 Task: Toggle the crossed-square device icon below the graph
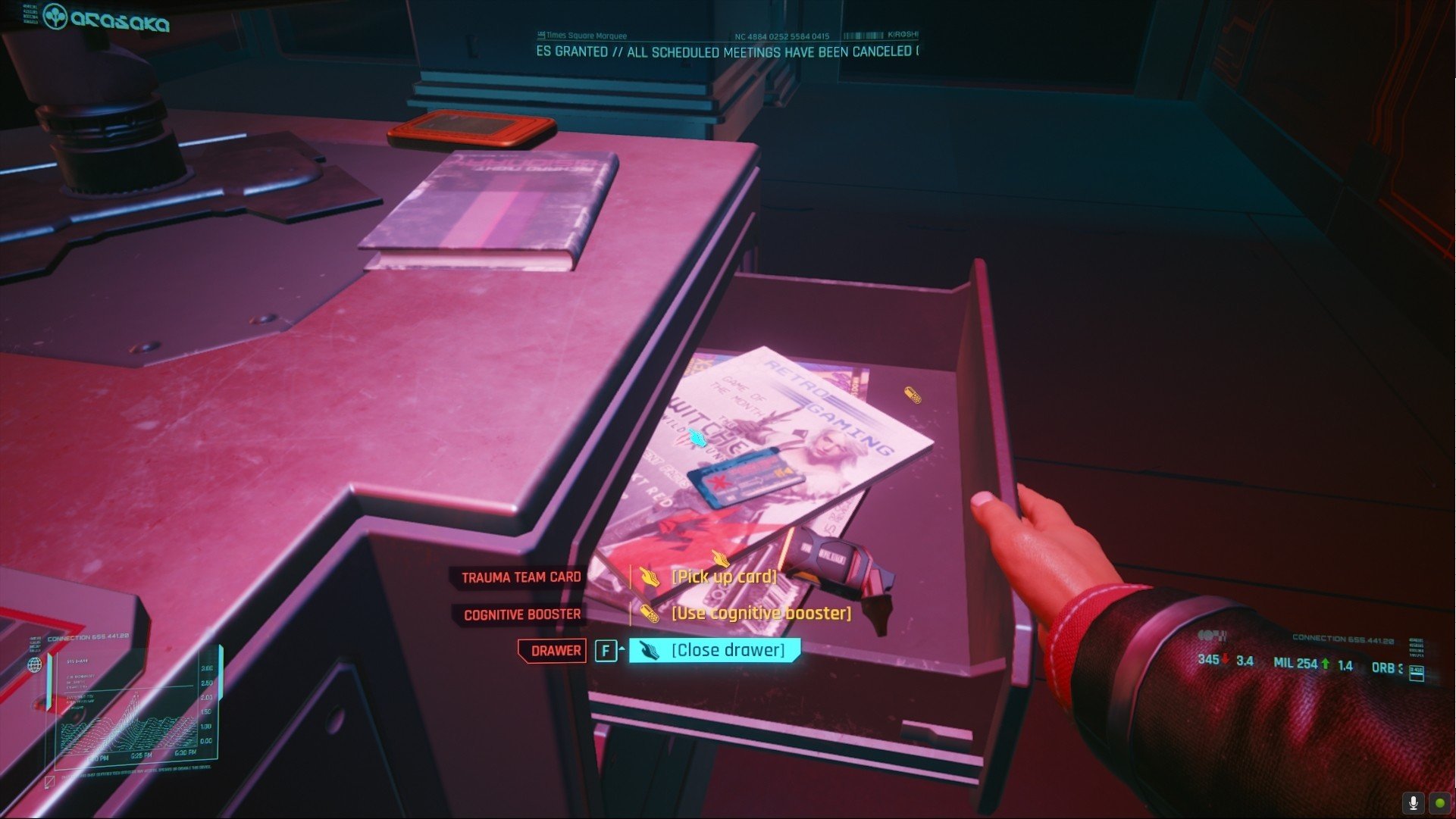coord(49,781)
